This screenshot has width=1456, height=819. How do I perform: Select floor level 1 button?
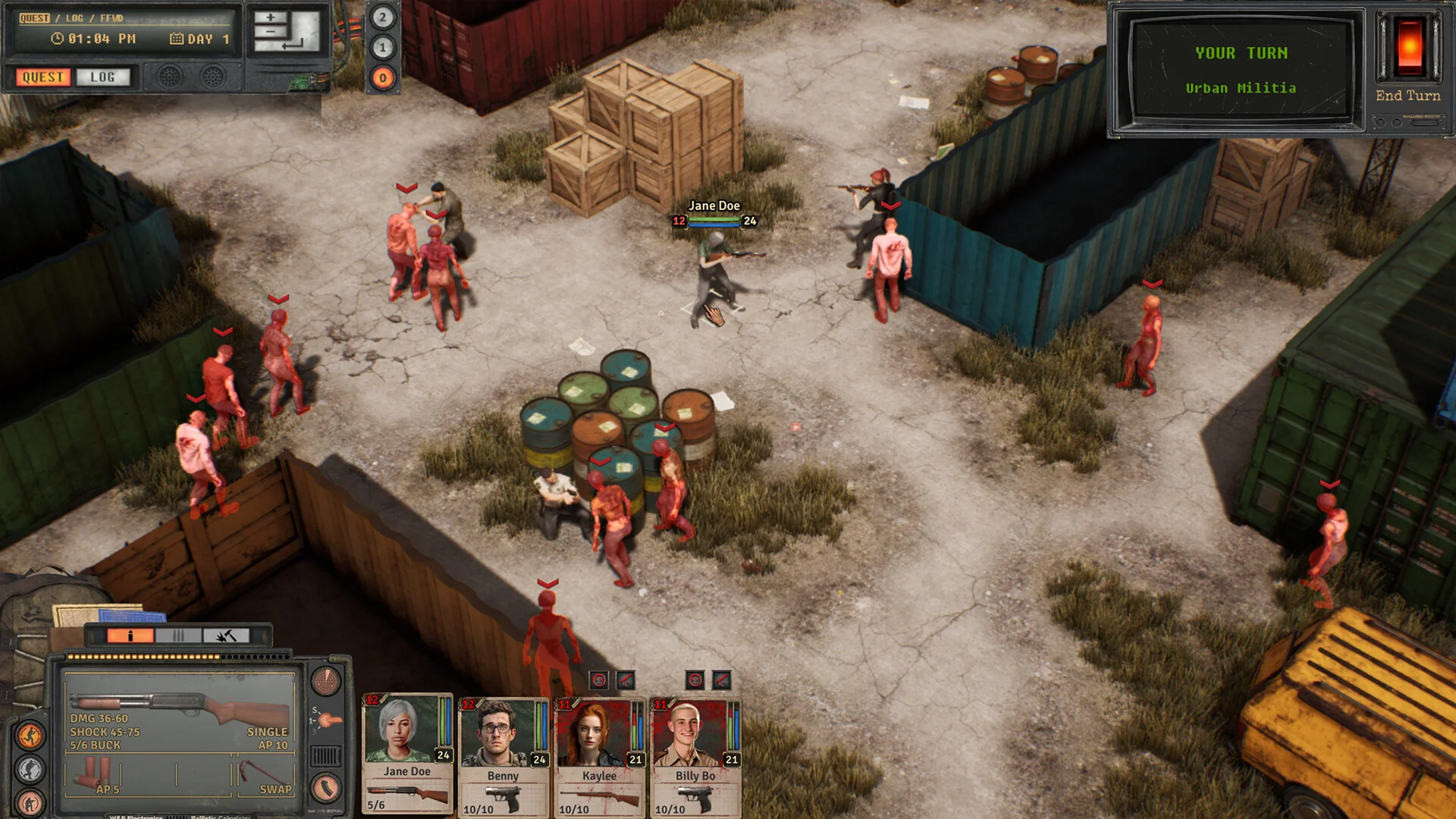[x=383, y=48]
